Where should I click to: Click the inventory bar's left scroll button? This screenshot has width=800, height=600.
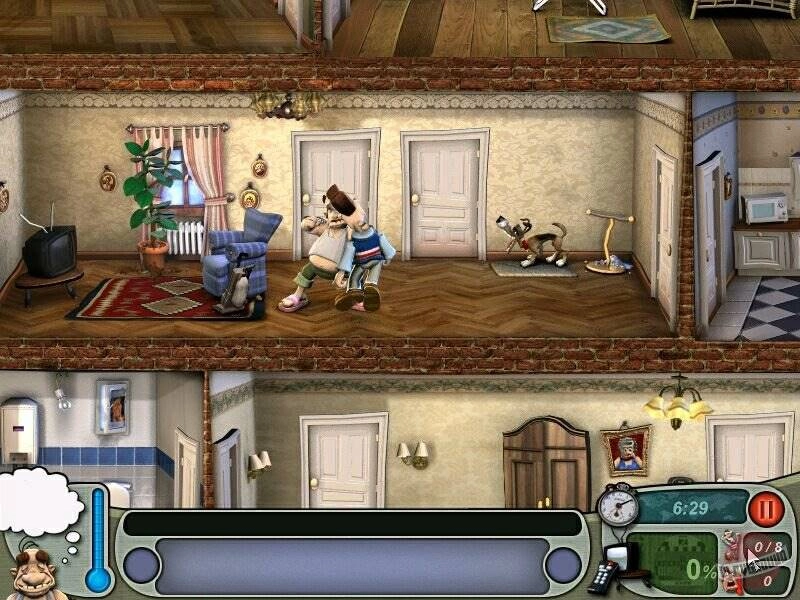coord(141,566)
